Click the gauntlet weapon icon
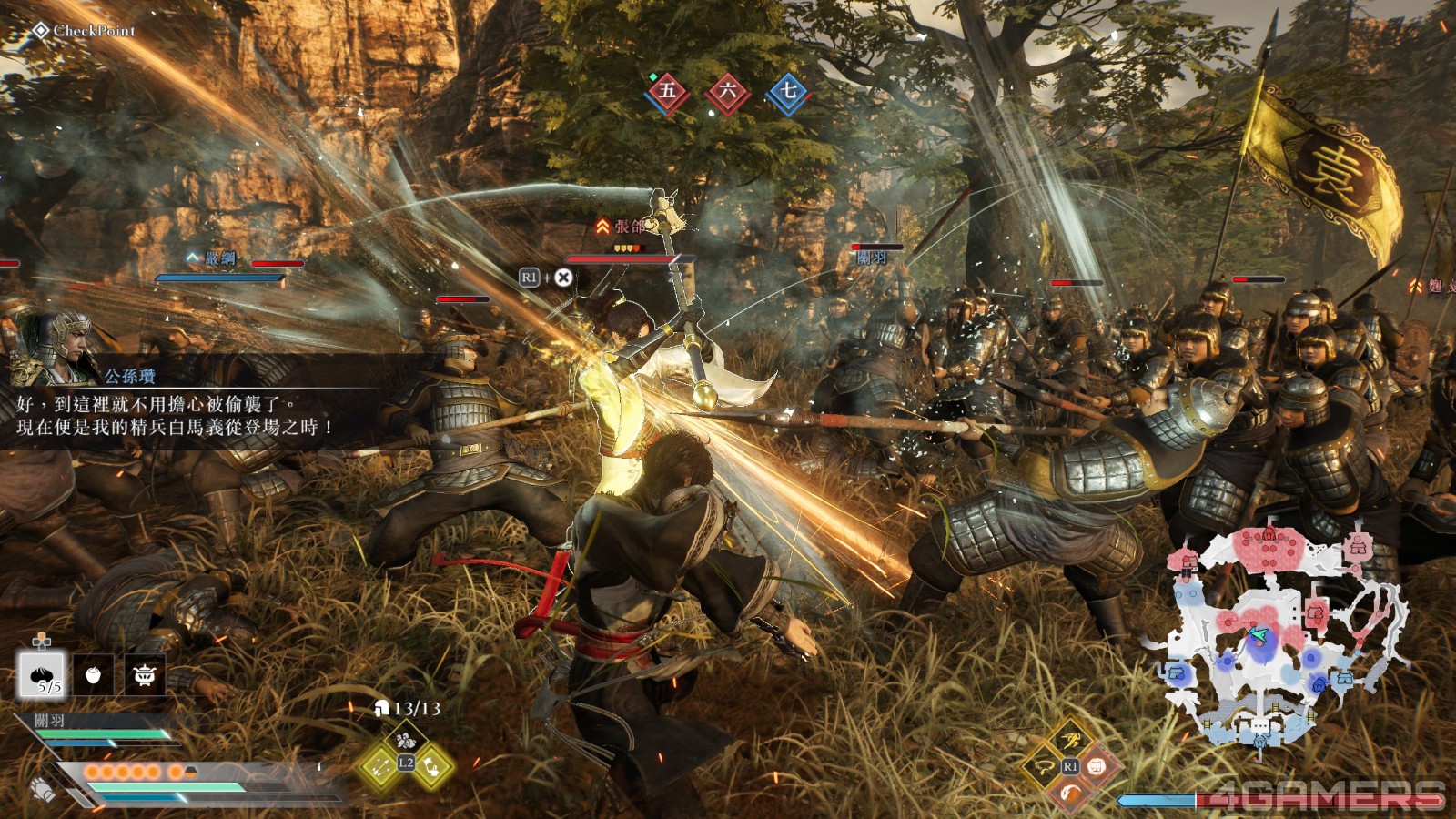The height and width of the screenshot is (819, 1456). [42, 789]
